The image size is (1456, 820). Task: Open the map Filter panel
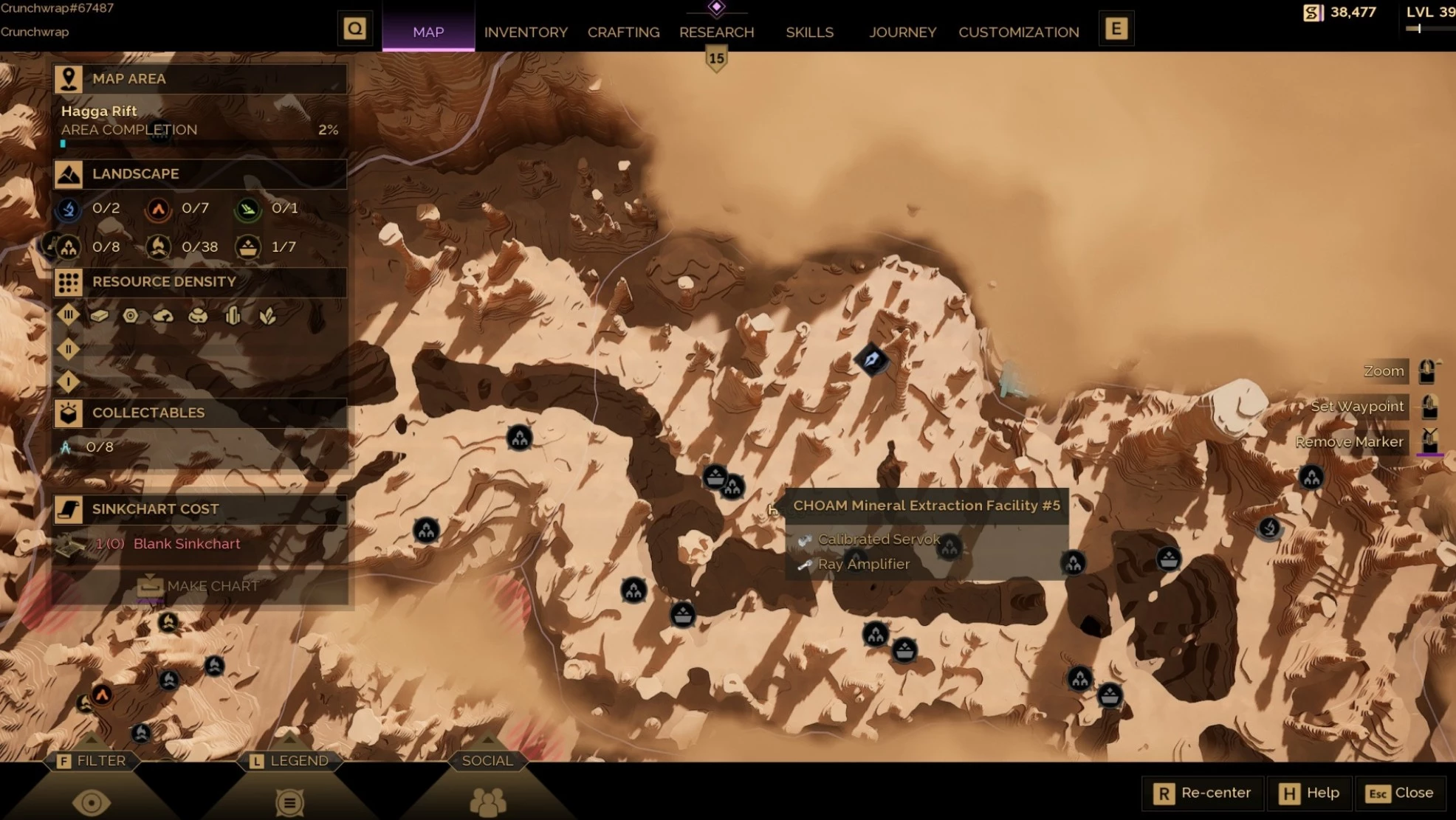[x=92, y=761]
